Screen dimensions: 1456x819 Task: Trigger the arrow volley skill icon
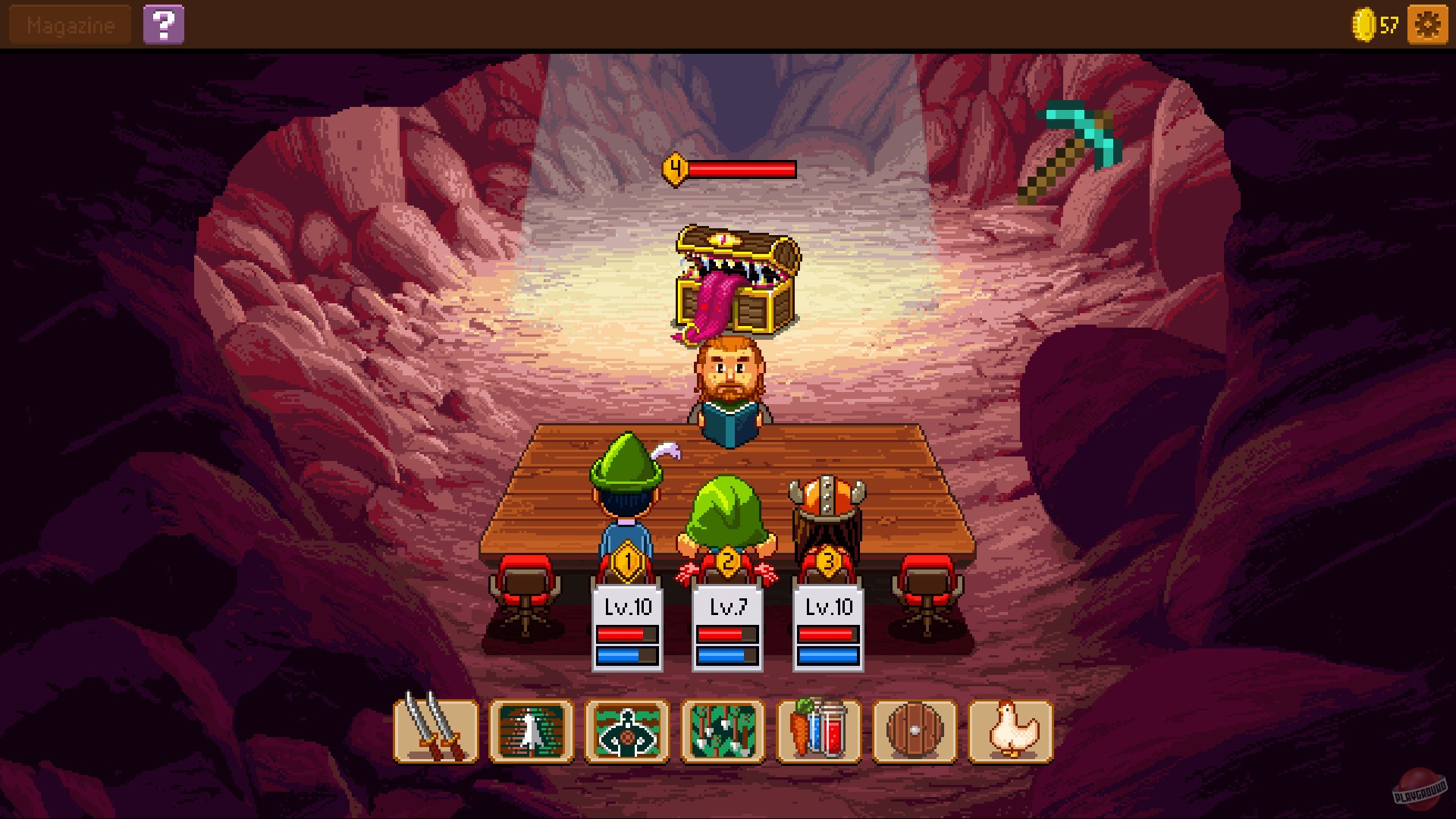722,733
